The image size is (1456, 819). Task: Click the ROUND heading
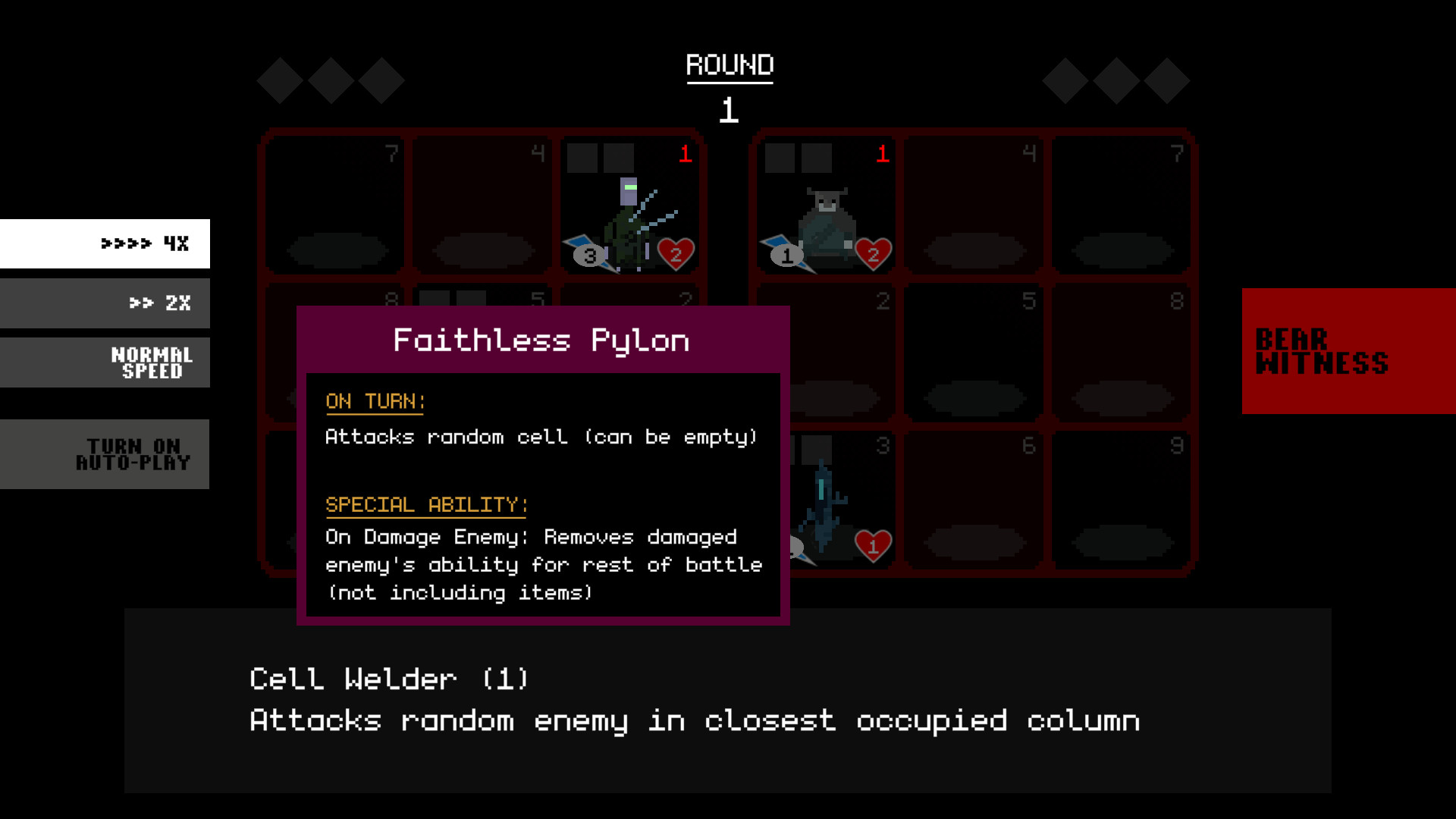tap(729, 64)
